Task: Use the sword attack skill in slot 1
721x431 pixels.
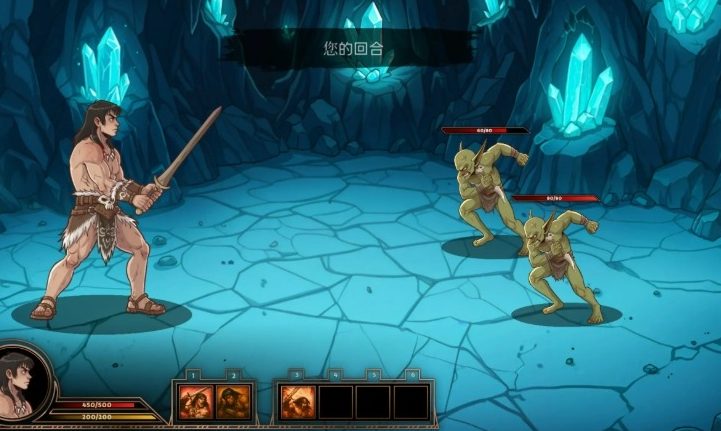Action: [x=194, y=402]
